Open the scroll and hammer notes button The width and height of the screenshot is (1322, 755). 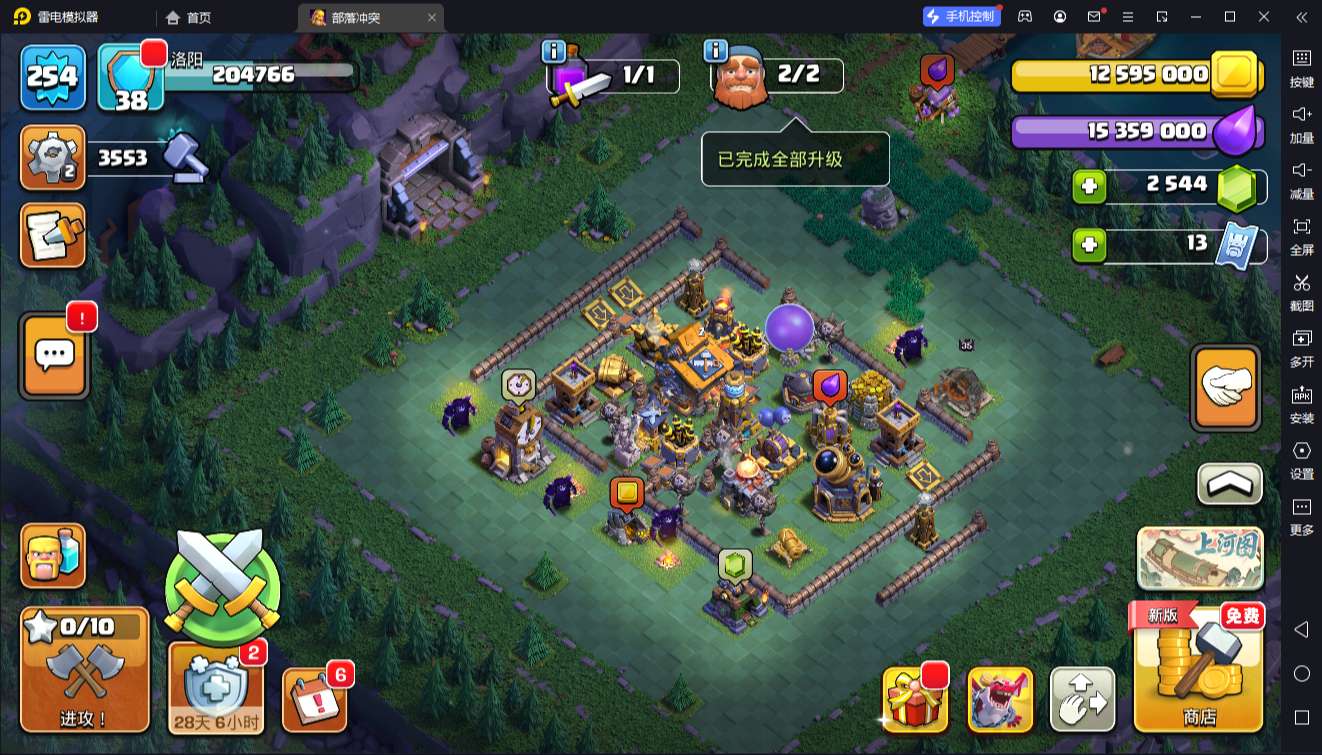click(x=52, y=236)
